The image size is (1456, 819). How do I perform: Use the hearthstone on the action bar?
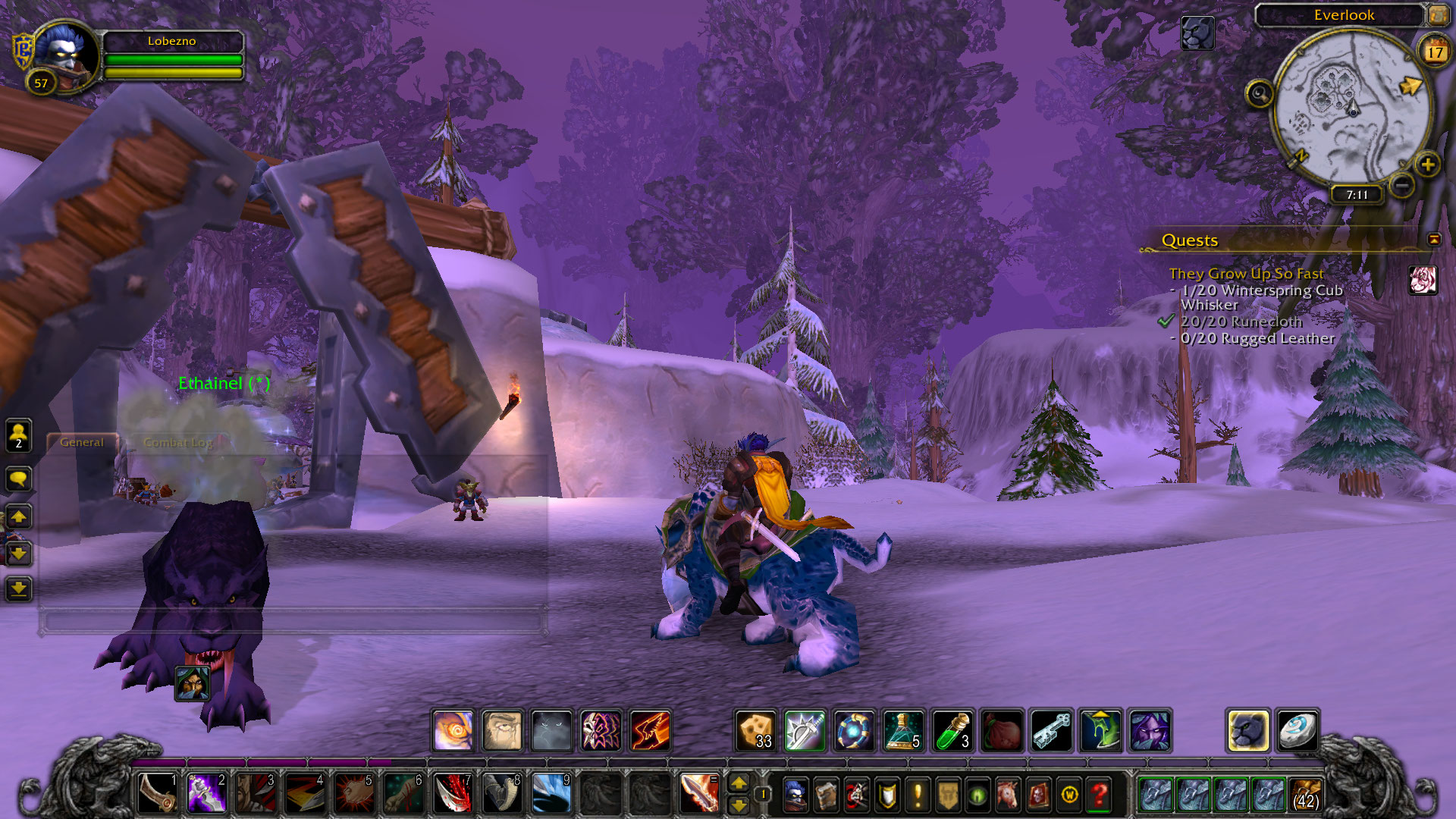point(1298,731)
